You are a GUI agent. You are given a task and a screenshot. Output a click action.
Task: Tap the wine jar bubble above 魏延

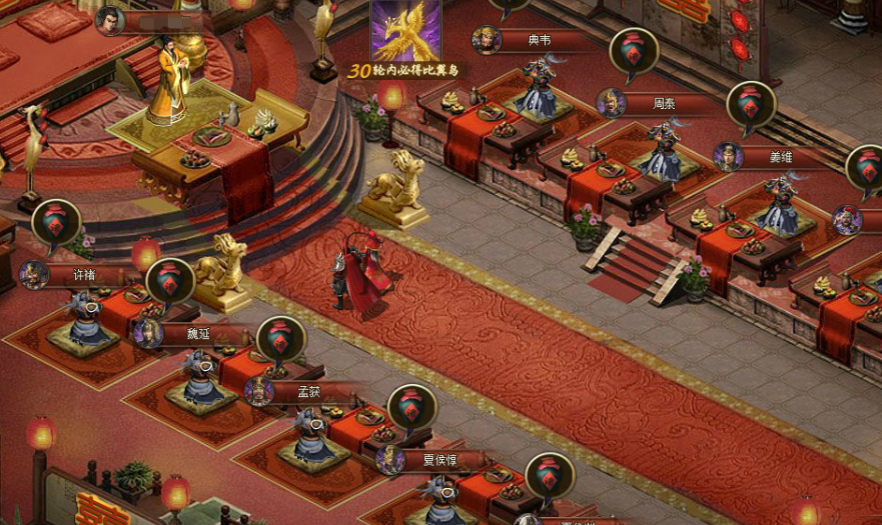pyautogui.click(x=170, y=281)
